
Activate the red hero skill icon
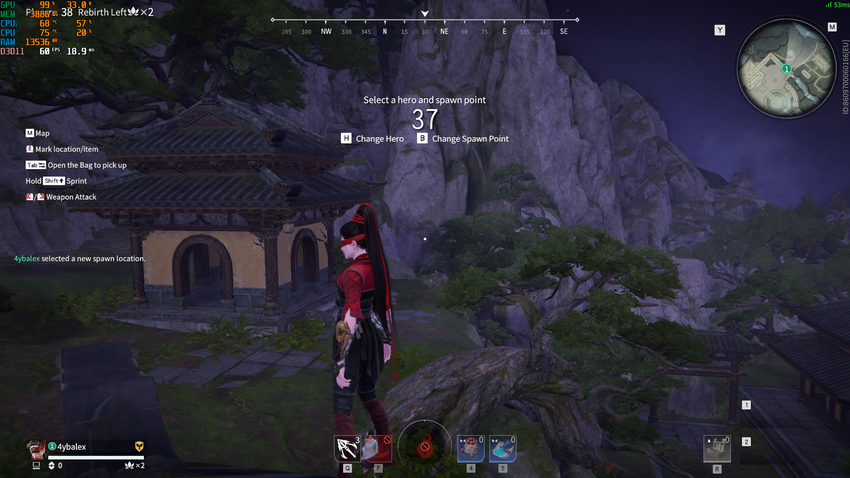376,449
